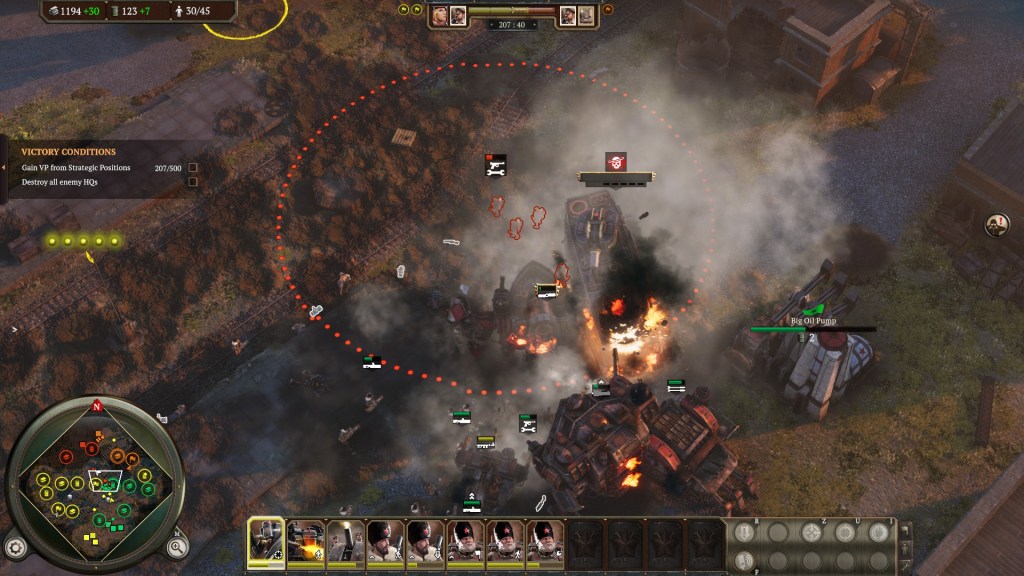
Task: Click the round alert icon at the right edge
Action: (997, 224)
